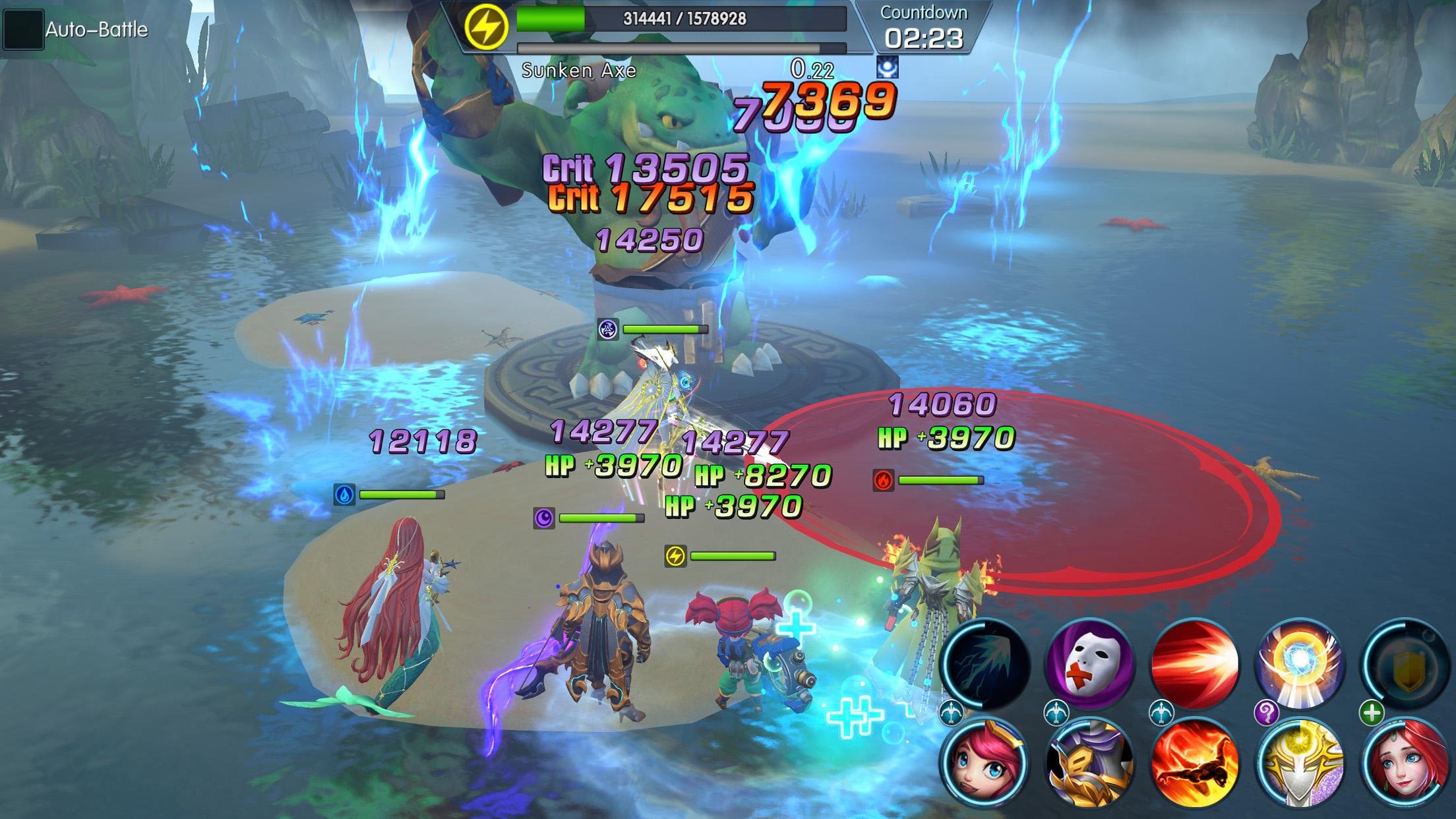This screenshot has width=1456, height=819.
Task: Activate the white mask silence skill
Action: 1090,663
